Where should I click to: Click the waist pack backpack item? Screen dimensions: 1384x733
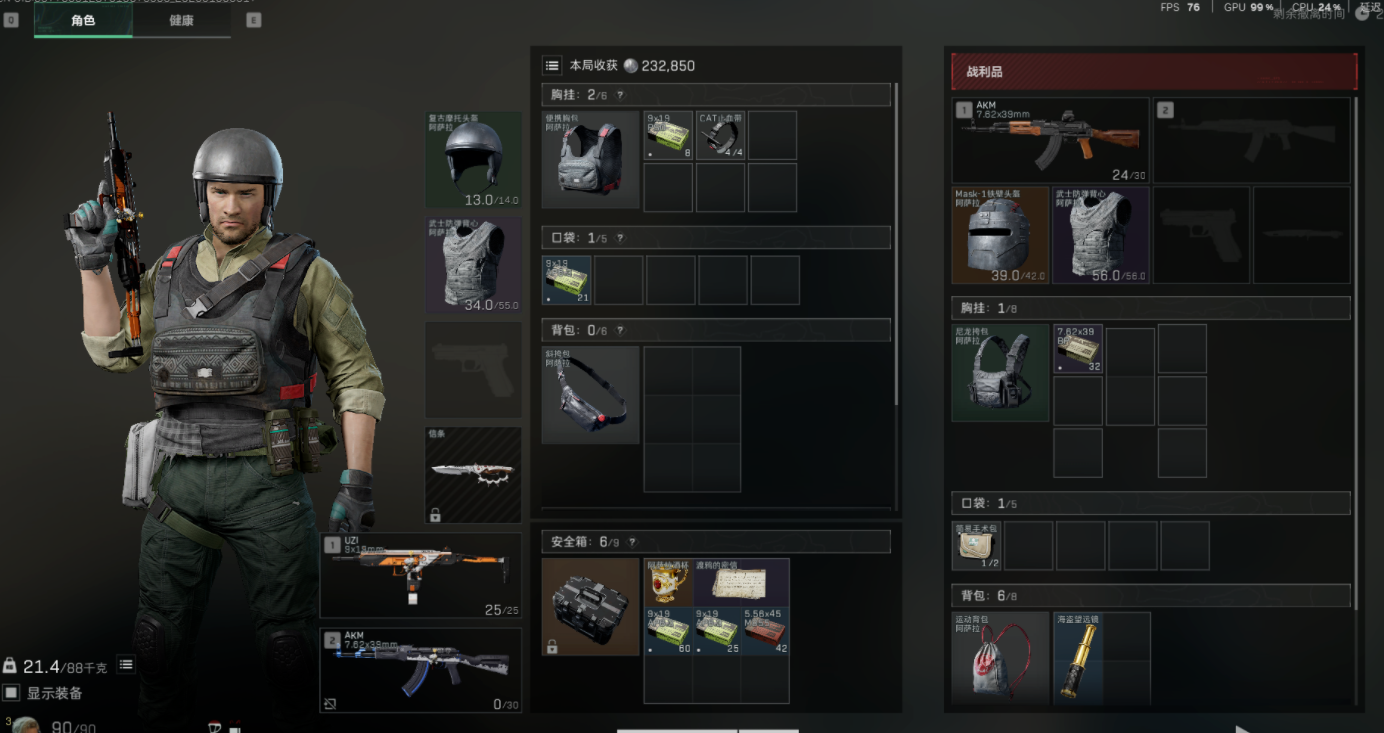click(590, 395)
